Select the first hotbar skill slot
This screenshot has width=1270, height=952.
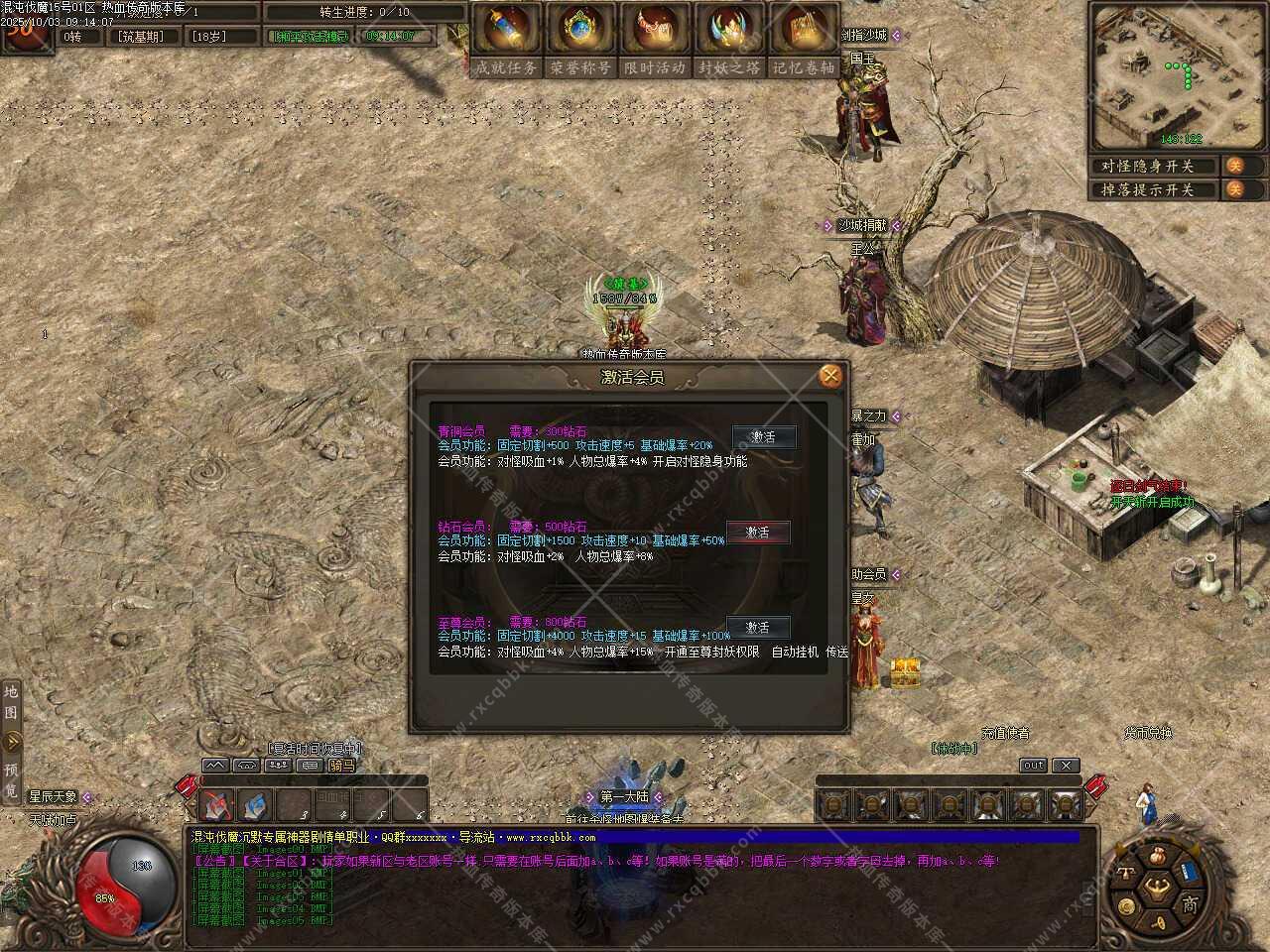pyautogui.click(x=217, y=805)
